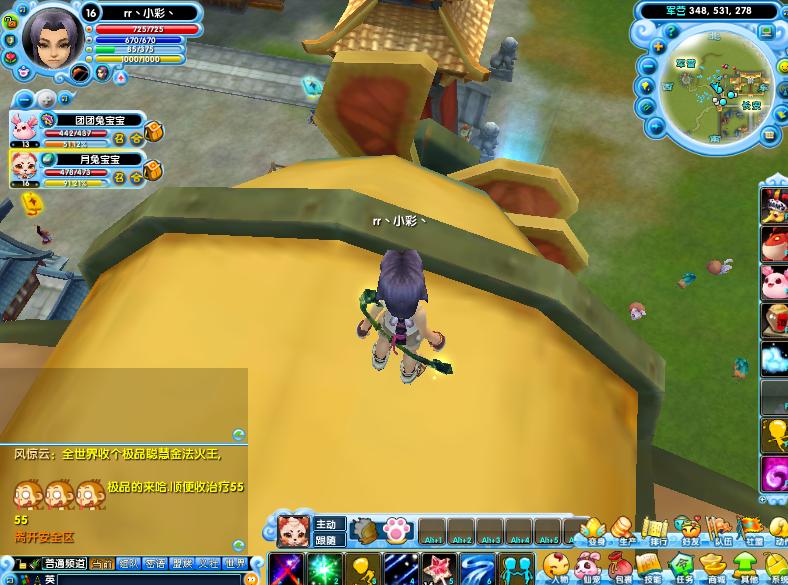Switch chat to the 当前 channel tab
This screenshot has width=788, height=585.
click(x=102, y=564)
